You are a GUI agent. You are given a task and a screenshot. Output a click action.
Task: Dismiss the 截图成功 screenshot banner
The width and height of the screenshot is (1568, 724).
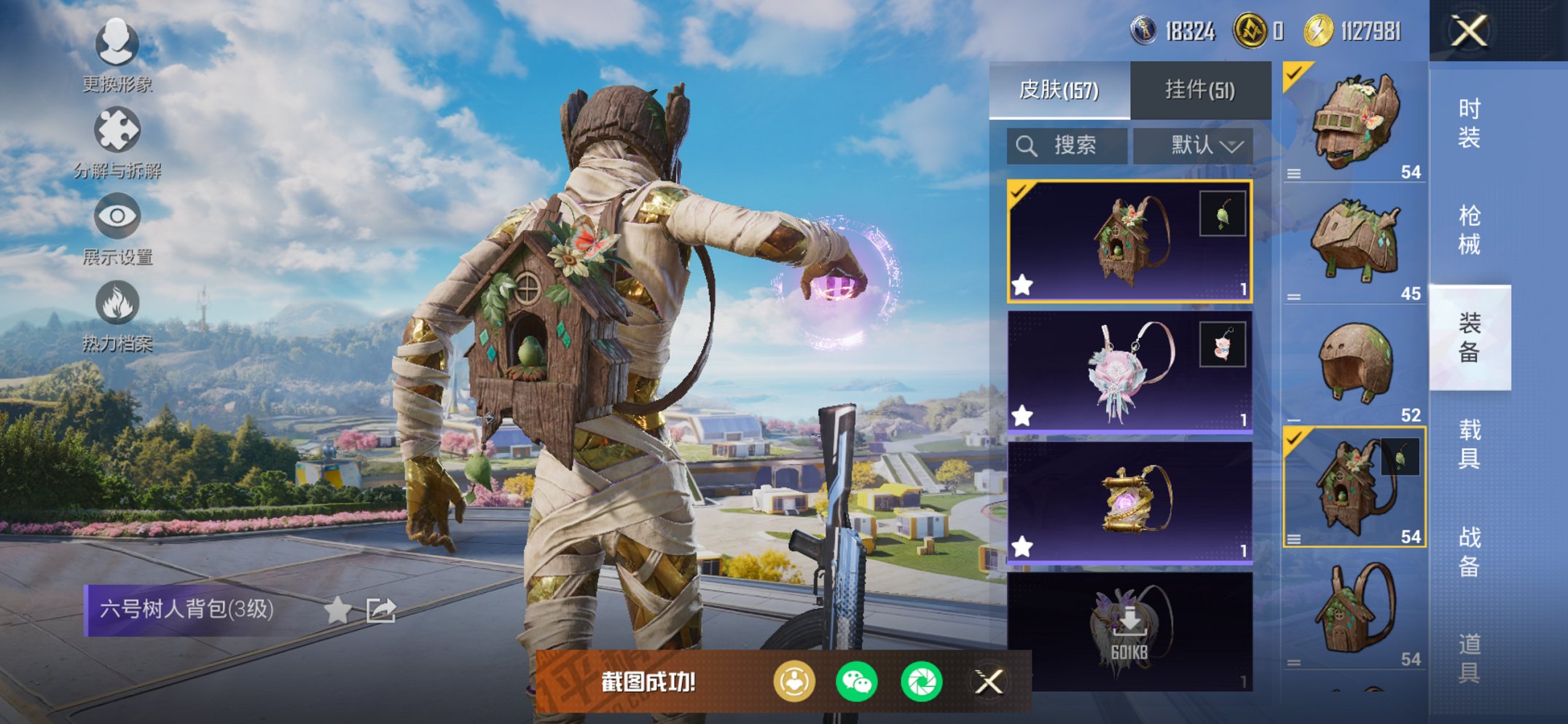[989, 682]
